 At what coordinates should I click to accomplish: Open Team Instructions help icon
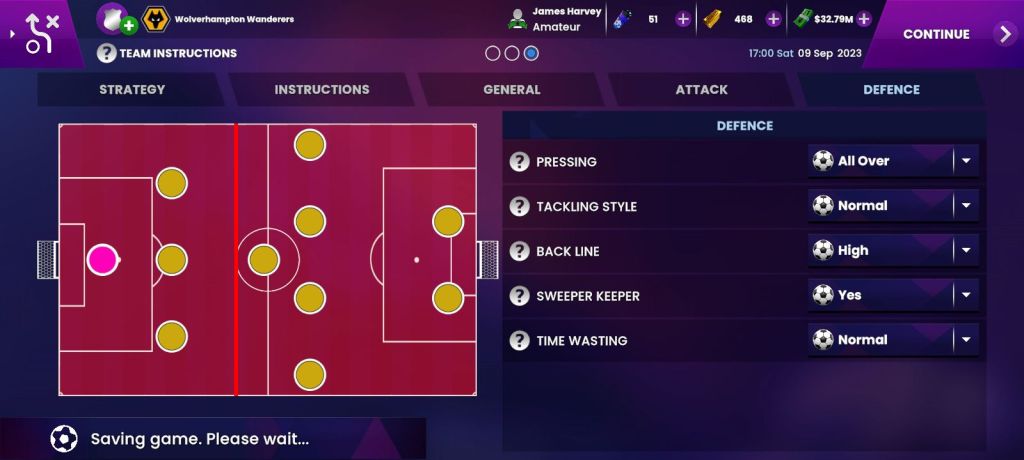click(107, 53)
